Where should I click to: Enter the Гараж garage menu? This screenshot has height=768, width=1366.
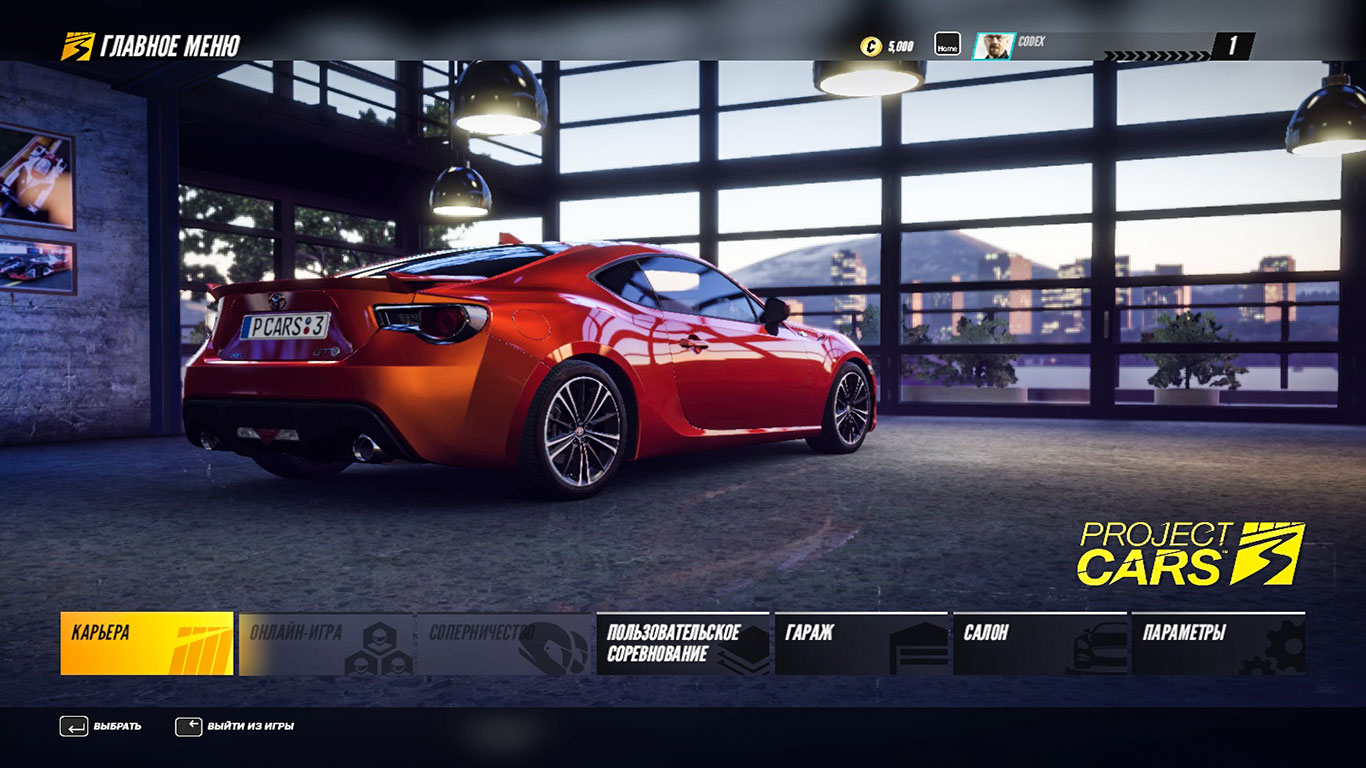(861, 643)
